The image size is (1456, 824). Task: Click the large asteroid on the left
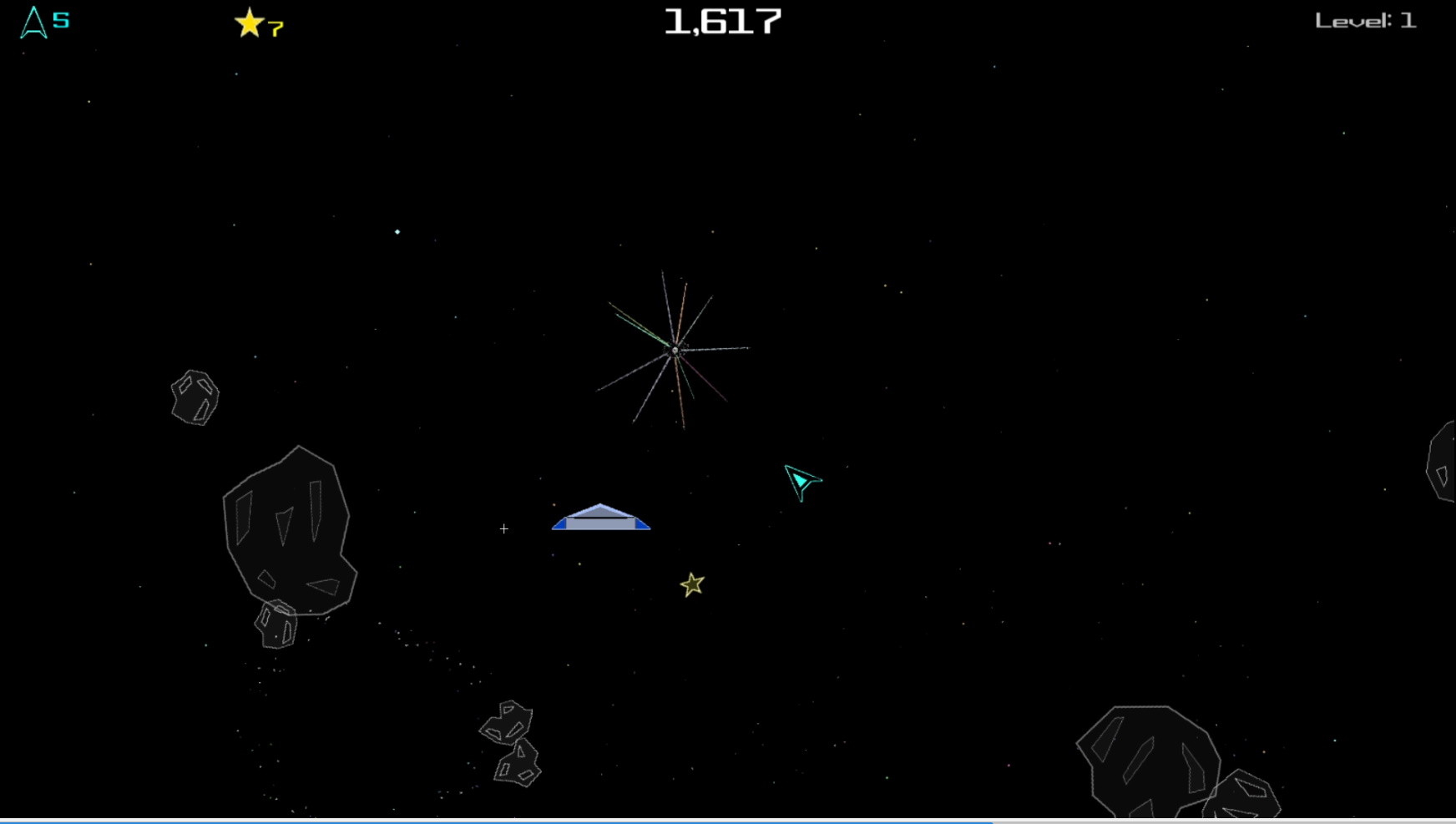click(x=288, y=534)
